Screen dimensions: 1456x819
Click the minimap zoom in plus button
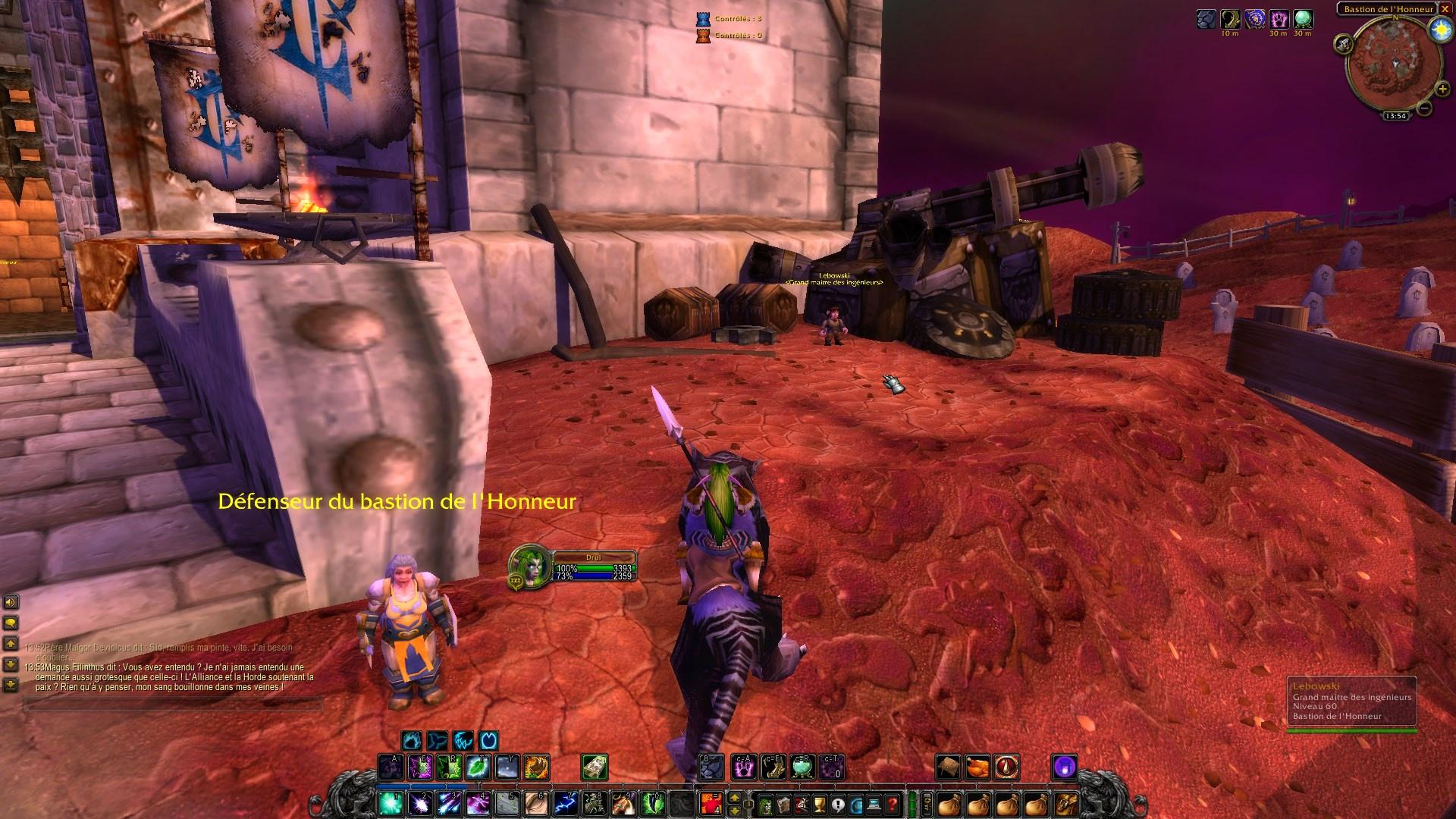[1443, 89]
